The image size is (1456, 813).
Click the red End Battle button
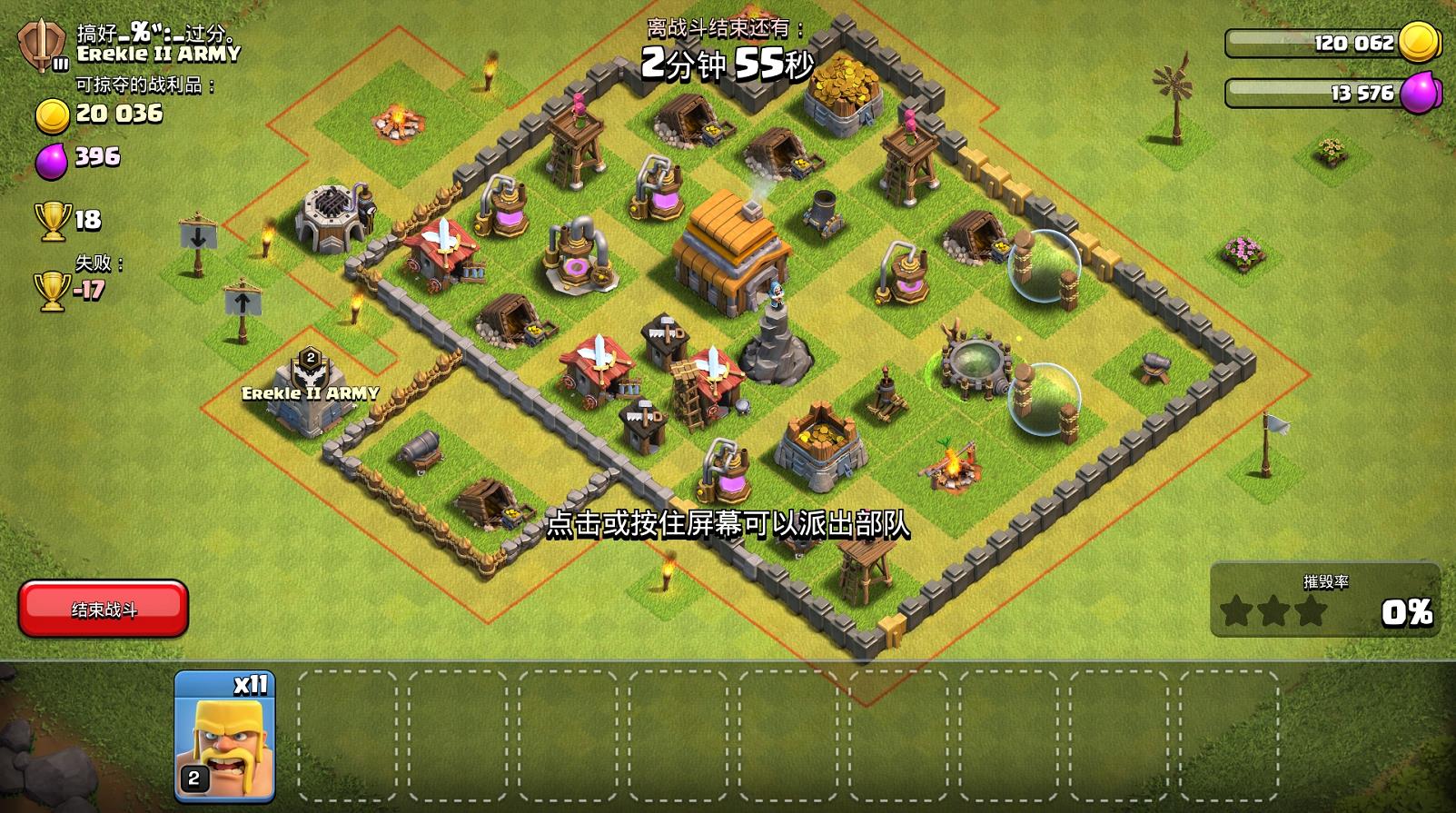tap(104, 609)
